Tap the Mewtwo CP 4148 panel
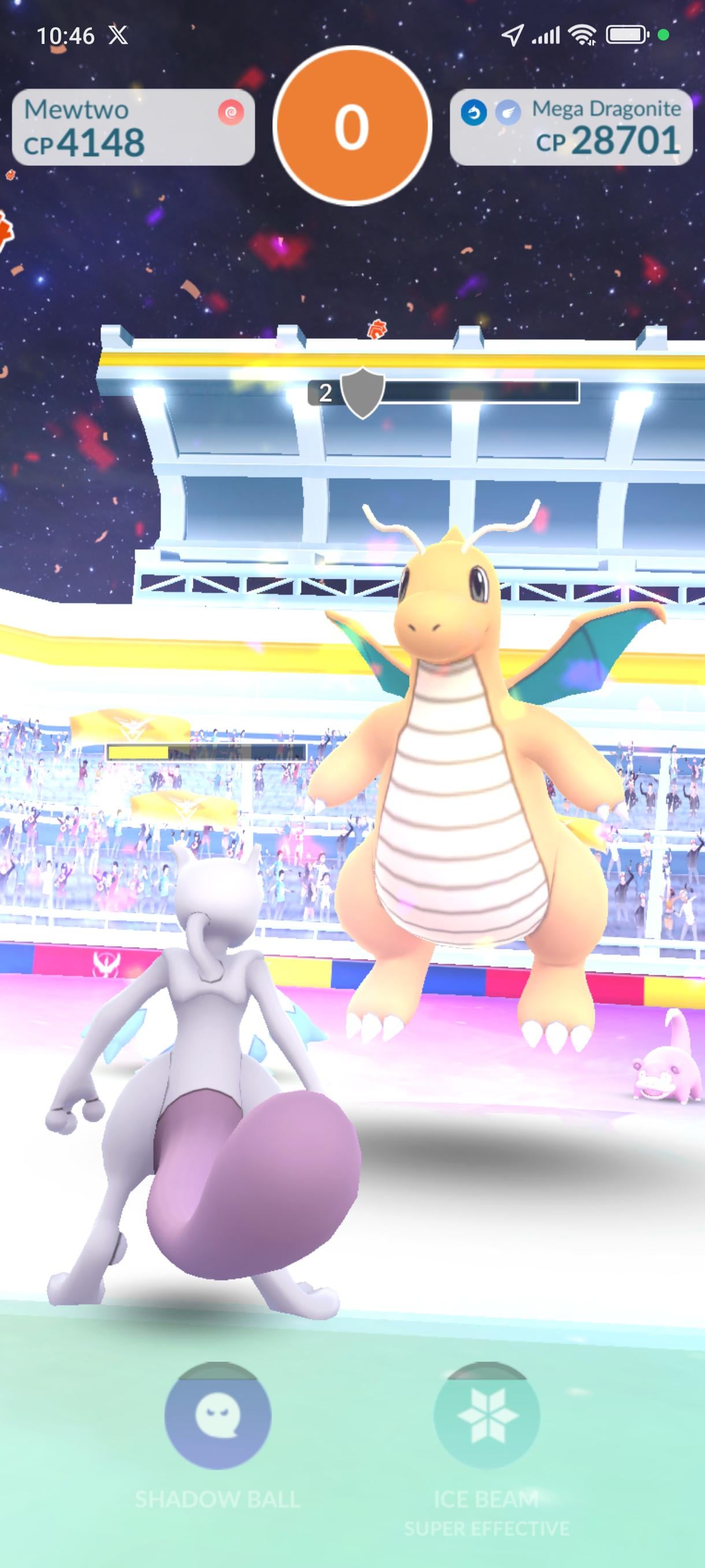Viewport: 705px width, 1568px height. click(133, 127)
